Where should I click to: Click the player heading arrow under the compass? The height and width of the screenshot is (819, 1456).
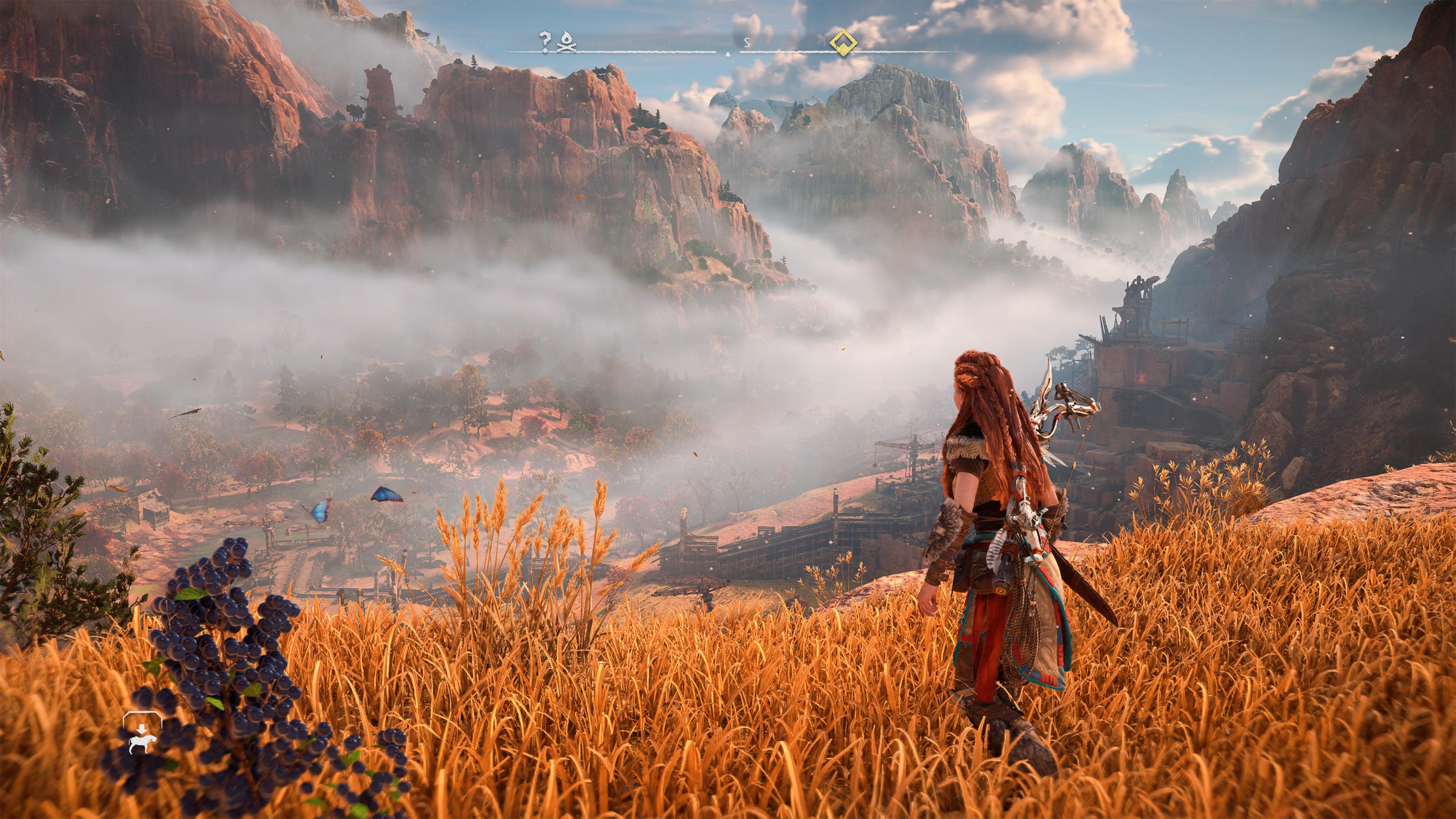[728, 54]
